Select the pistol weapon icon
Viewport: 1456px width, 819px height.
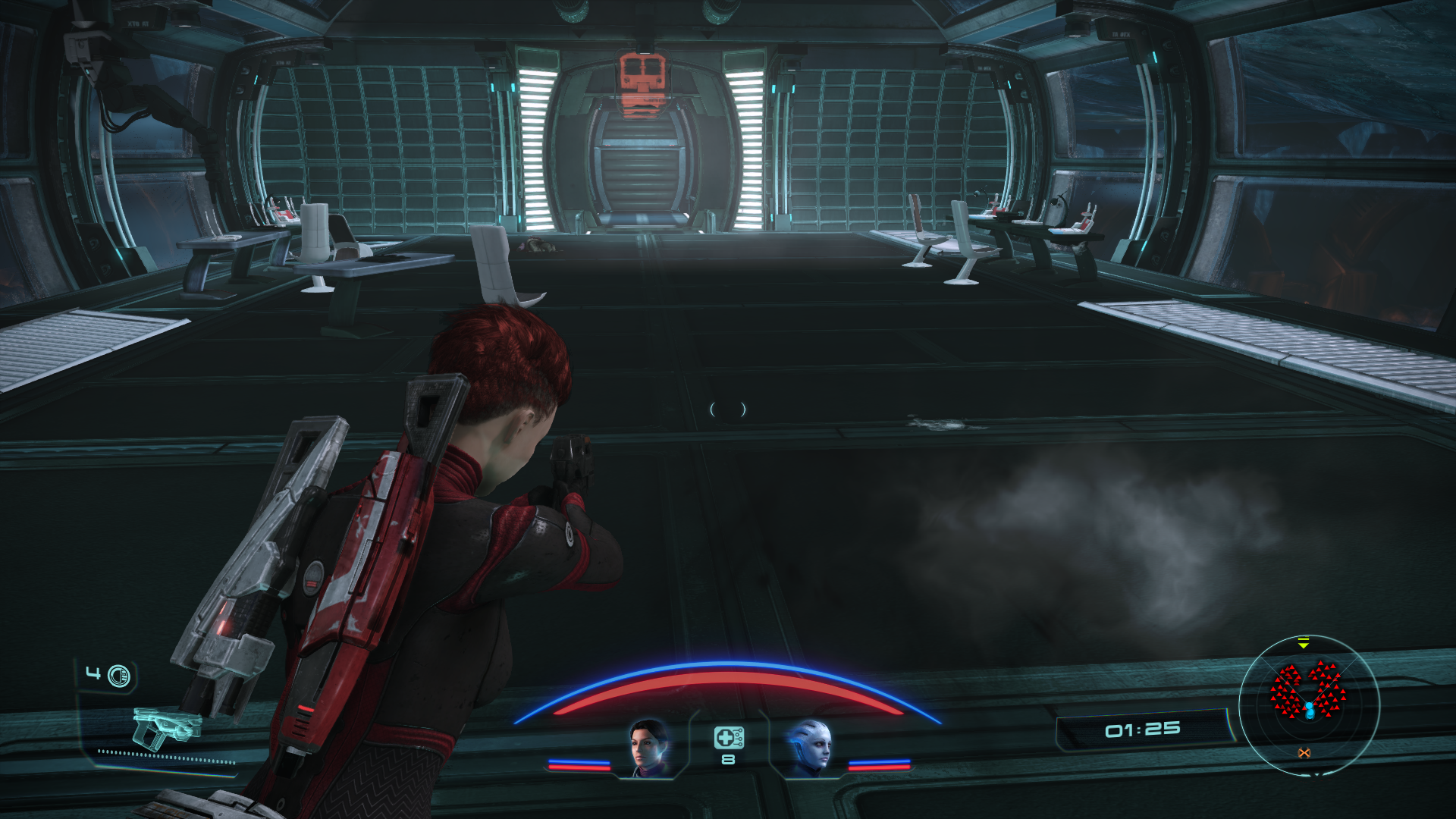[x=166, y=729]
